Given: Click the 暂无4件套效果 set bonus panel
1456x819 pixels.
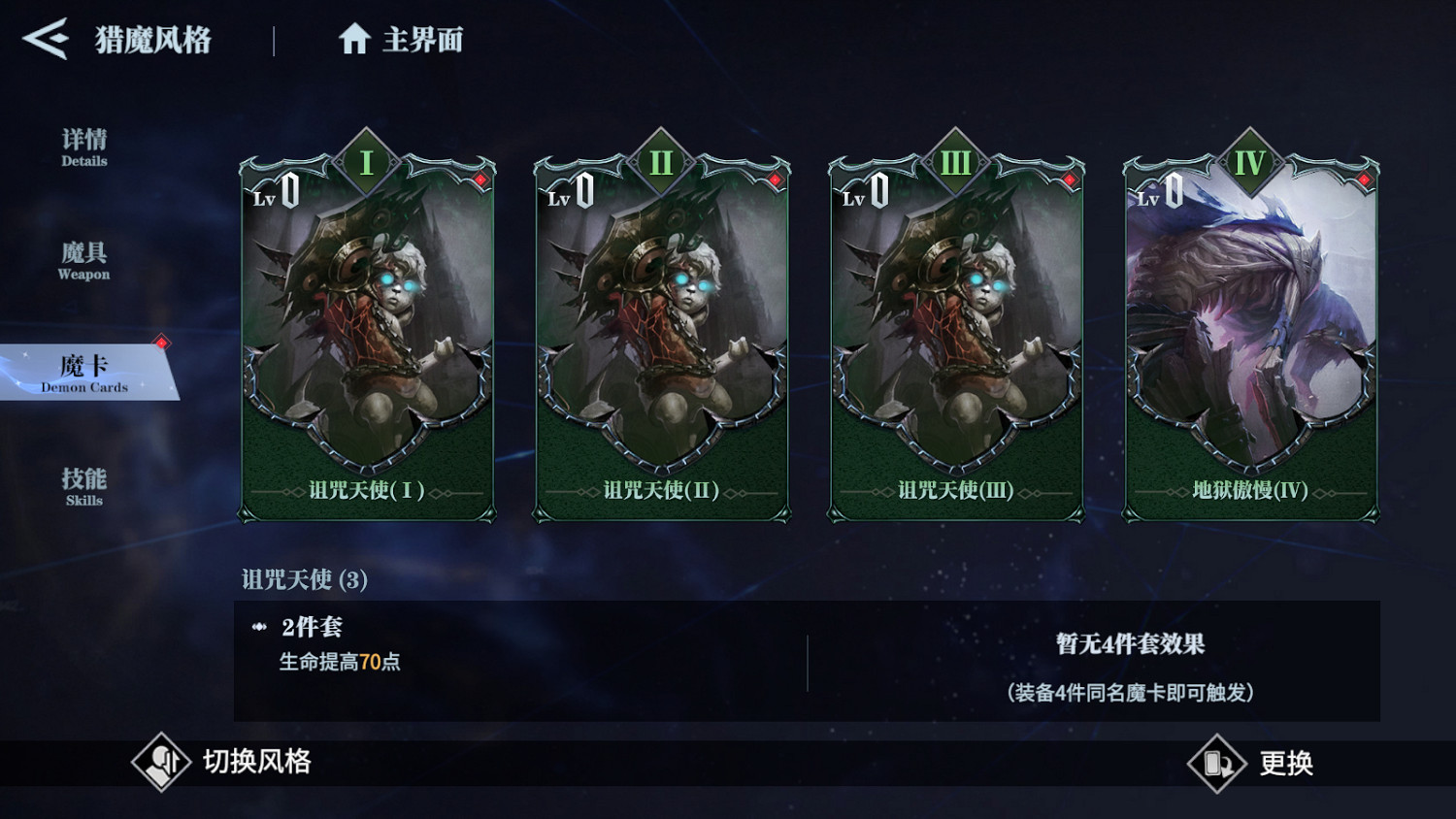Looking at the screenshot, I should [x=1127, y=658].
